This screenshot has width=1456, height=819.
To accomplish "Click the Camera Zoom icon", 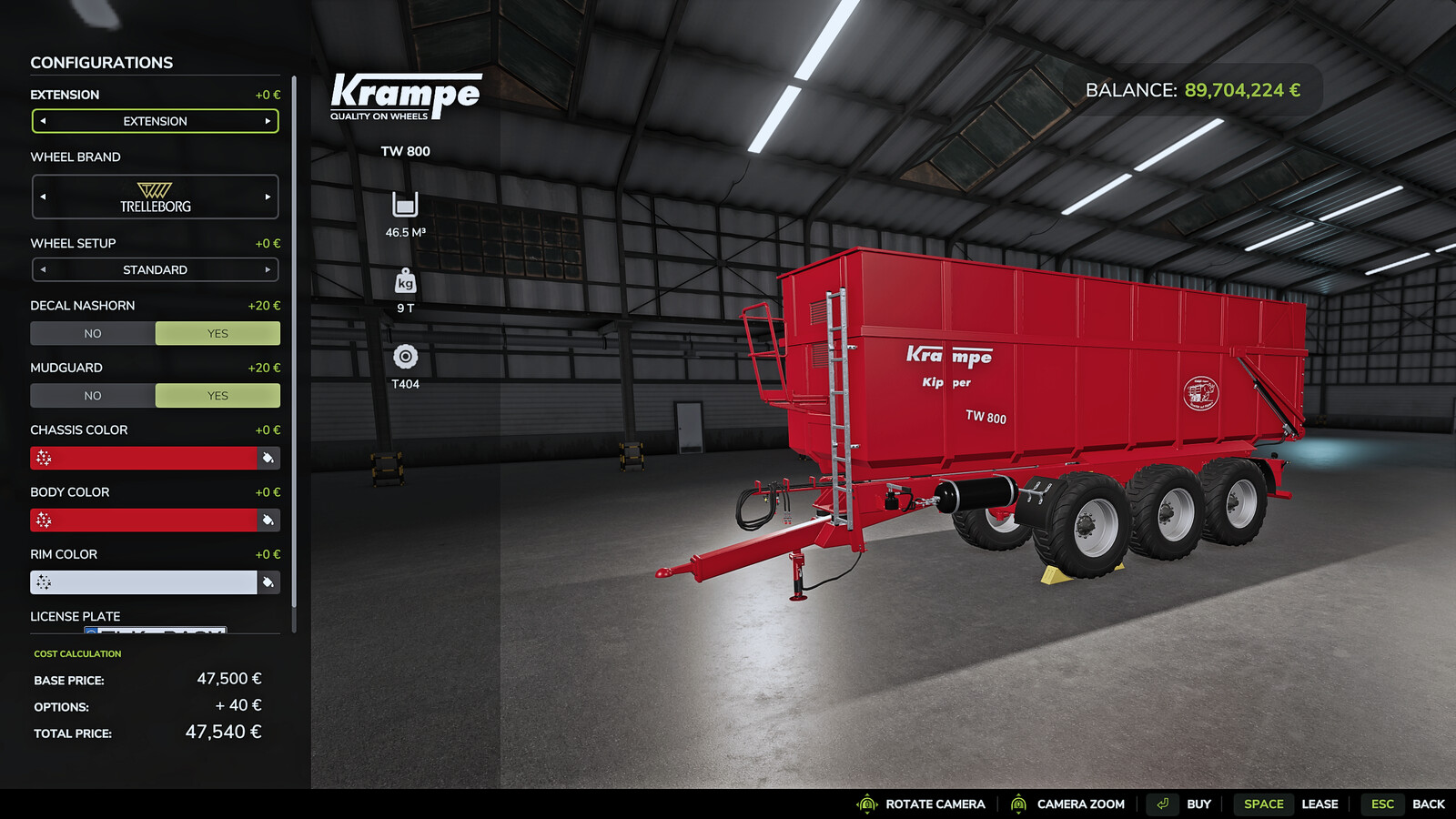I will (1019, 804).
